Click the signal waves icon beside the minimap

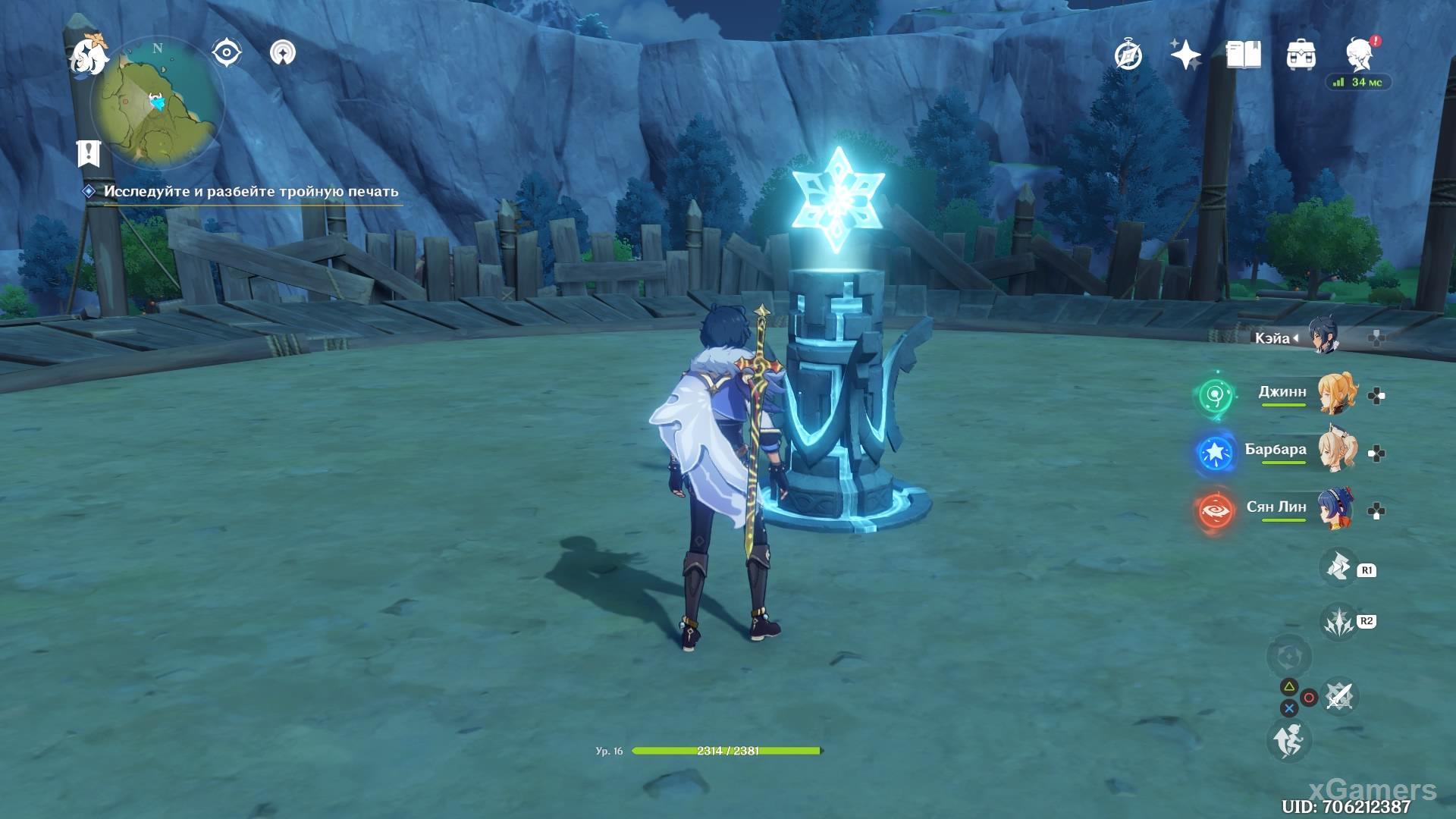click(282, 53)
